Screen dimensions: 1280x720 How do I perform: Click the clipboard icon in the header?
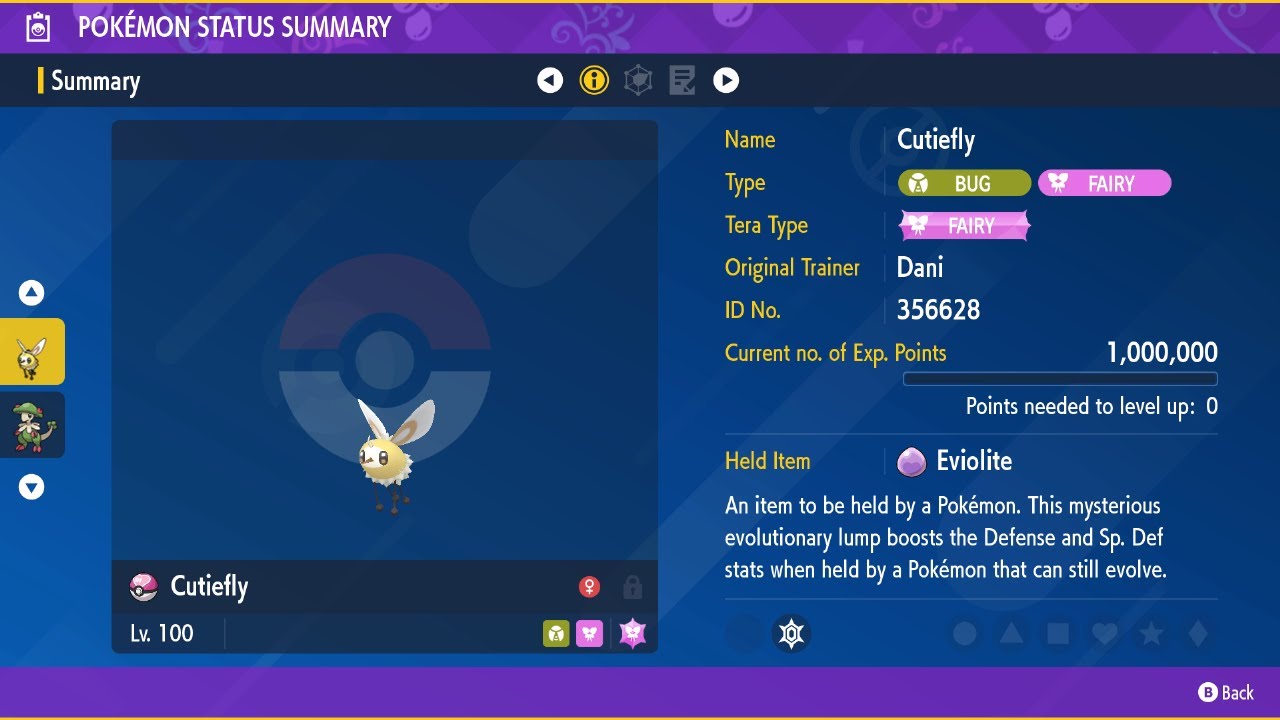38,27
